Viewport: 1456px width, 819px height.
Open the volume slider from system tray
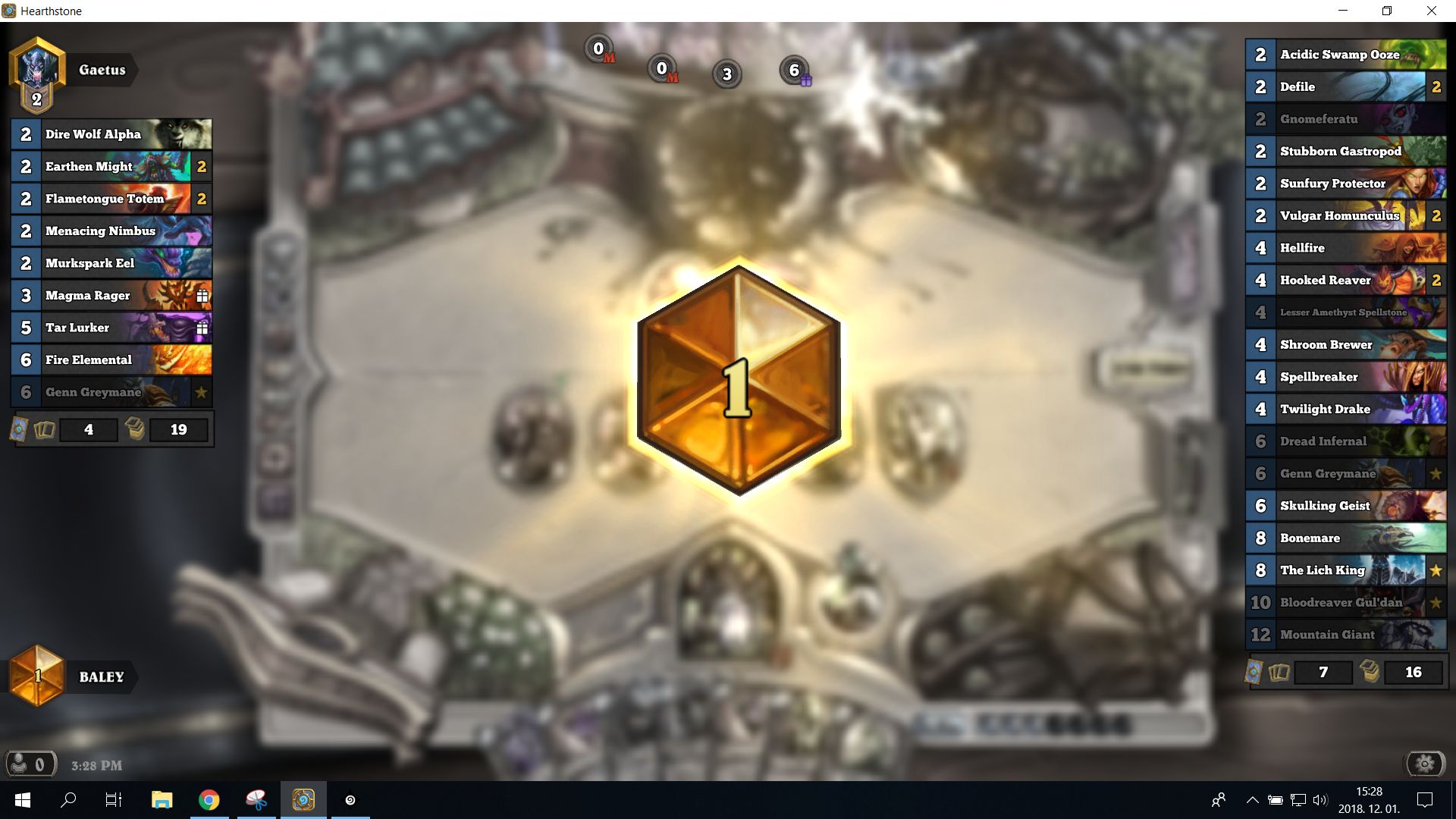click(x=1322, y=799)
